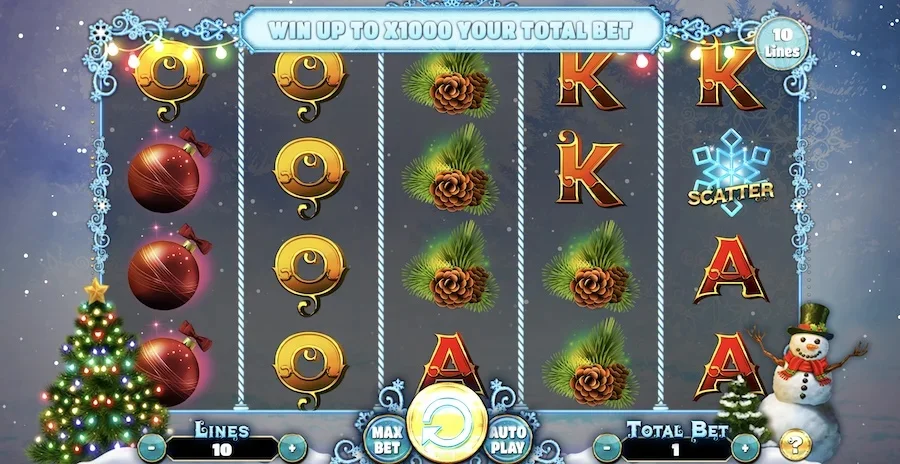The height and width of the screenshot is (464, 900).
Task: Raise the Total Bet with plus
Action: 745,446
